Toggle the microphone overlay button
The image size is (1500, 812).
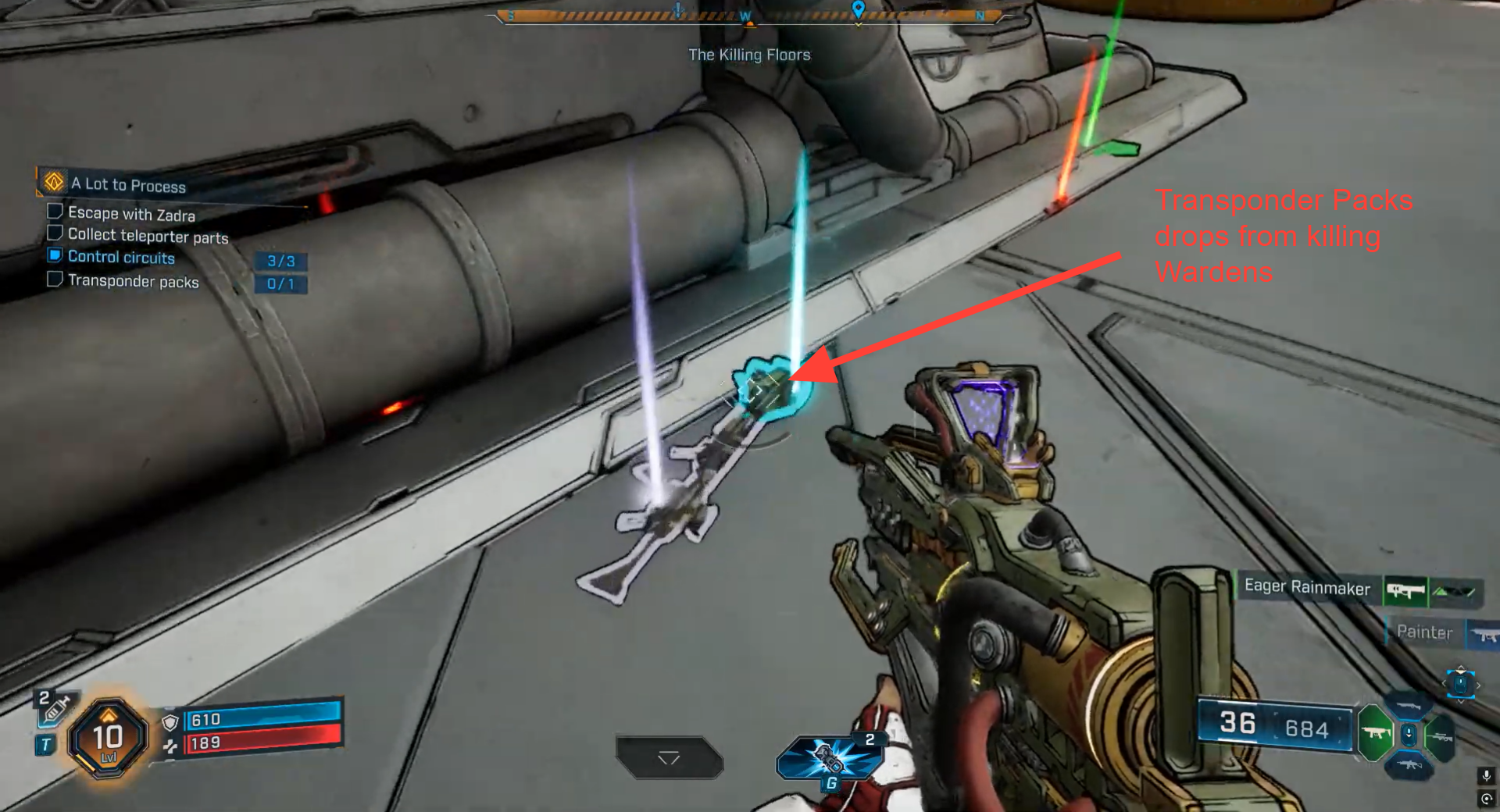point(1486,775)
